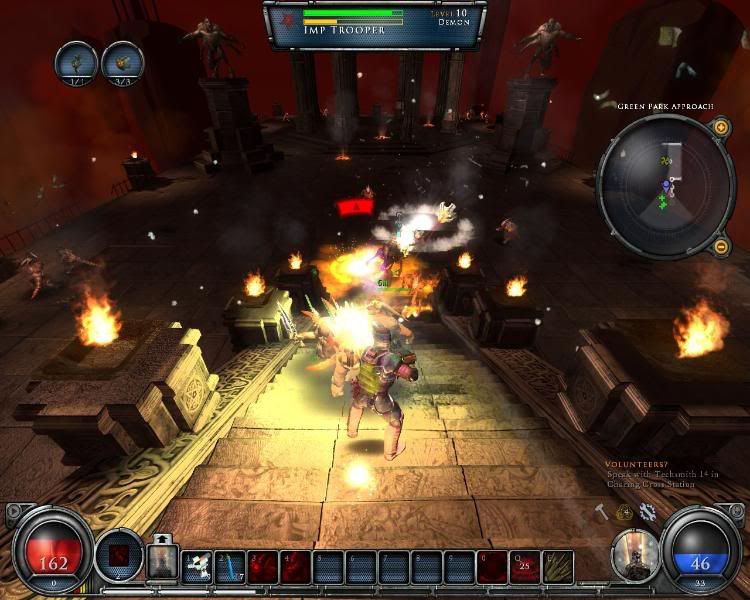Screen dimensions: 750x600
Task: Click the red skill orb beside health globe
Action: tap(118, 553)
